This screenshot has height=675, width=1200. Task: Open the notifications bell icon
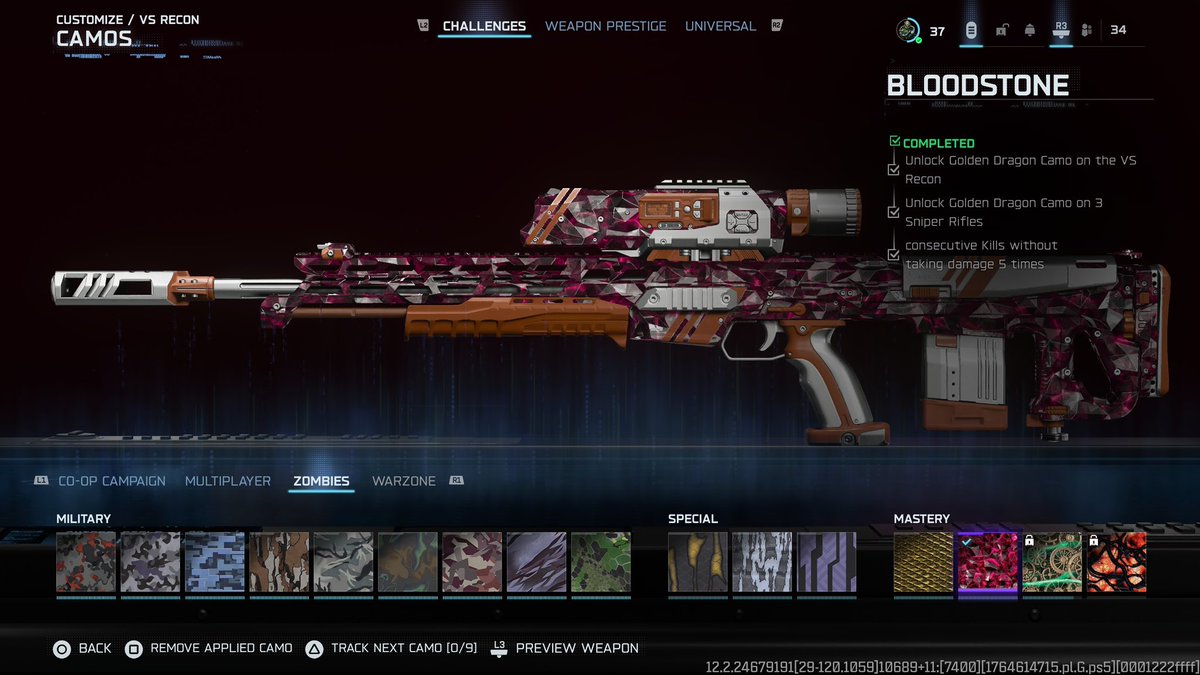click(x=1030, y=31)
